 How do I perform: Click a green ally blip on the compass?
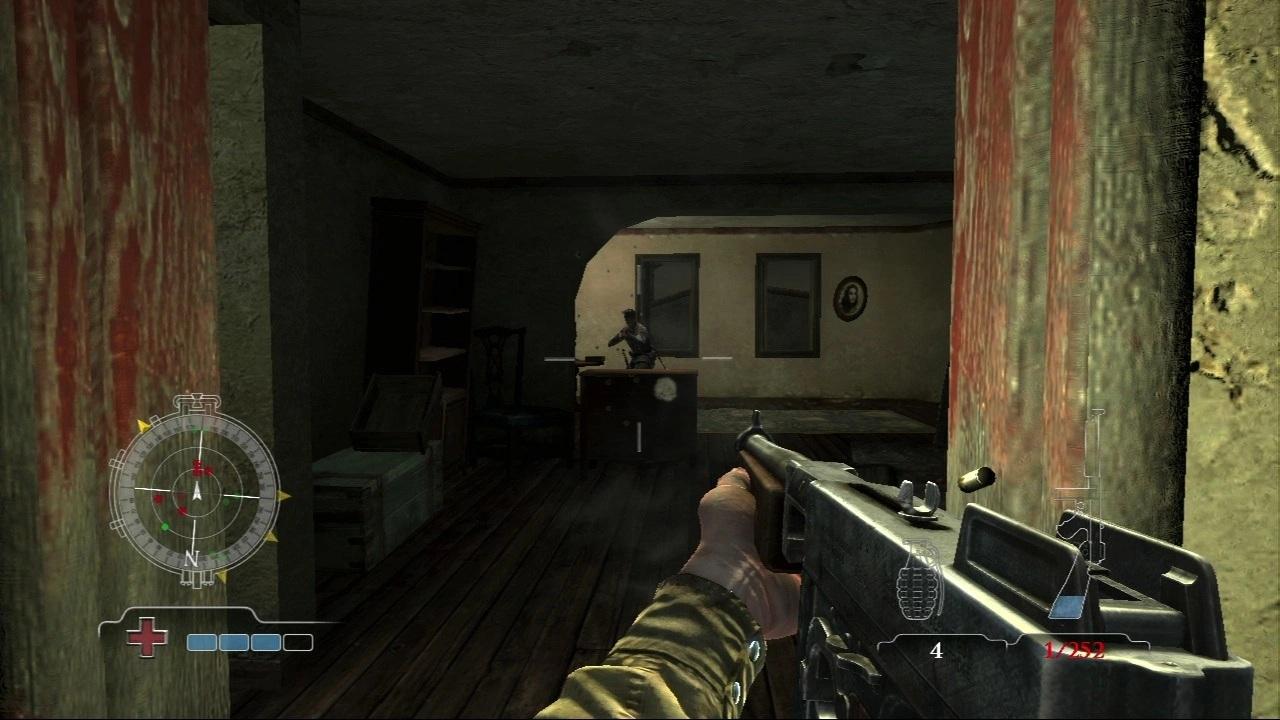pos(165,526)
